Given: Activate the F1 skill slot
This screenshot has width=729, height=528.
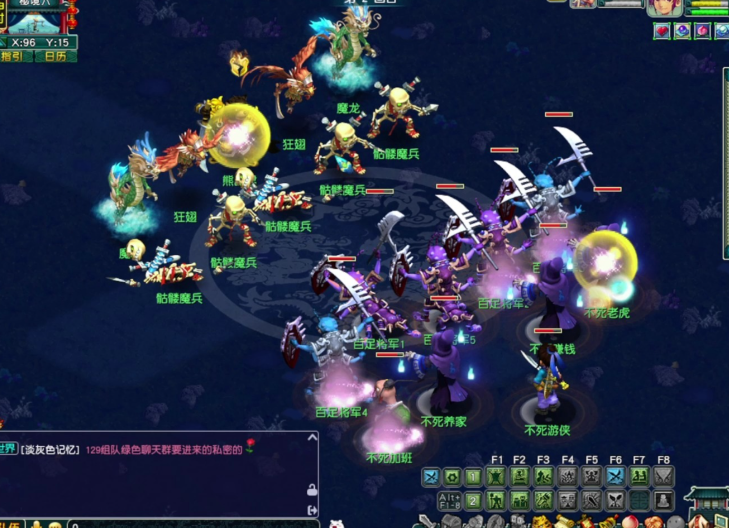Looking at the screenshot, I should 497,477.
